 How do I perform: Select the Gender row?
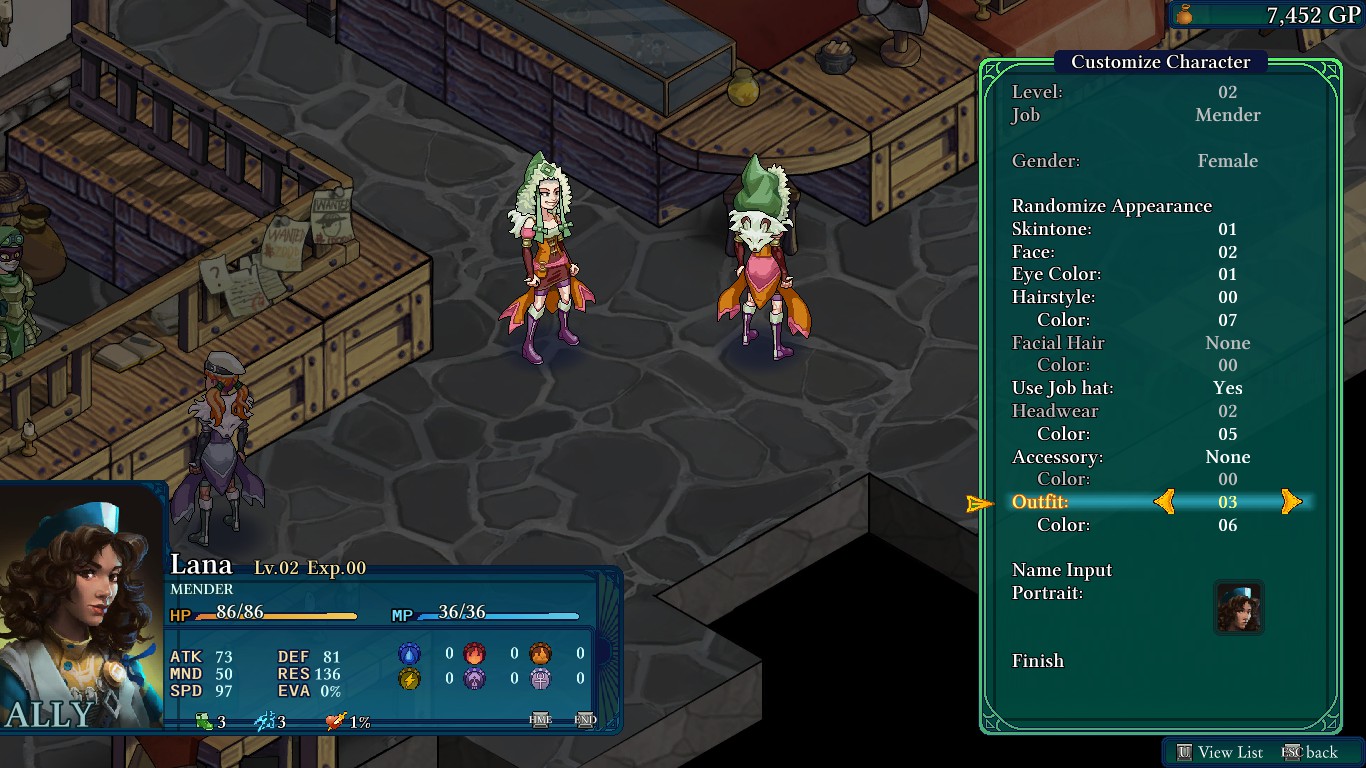pos(1046,161)
